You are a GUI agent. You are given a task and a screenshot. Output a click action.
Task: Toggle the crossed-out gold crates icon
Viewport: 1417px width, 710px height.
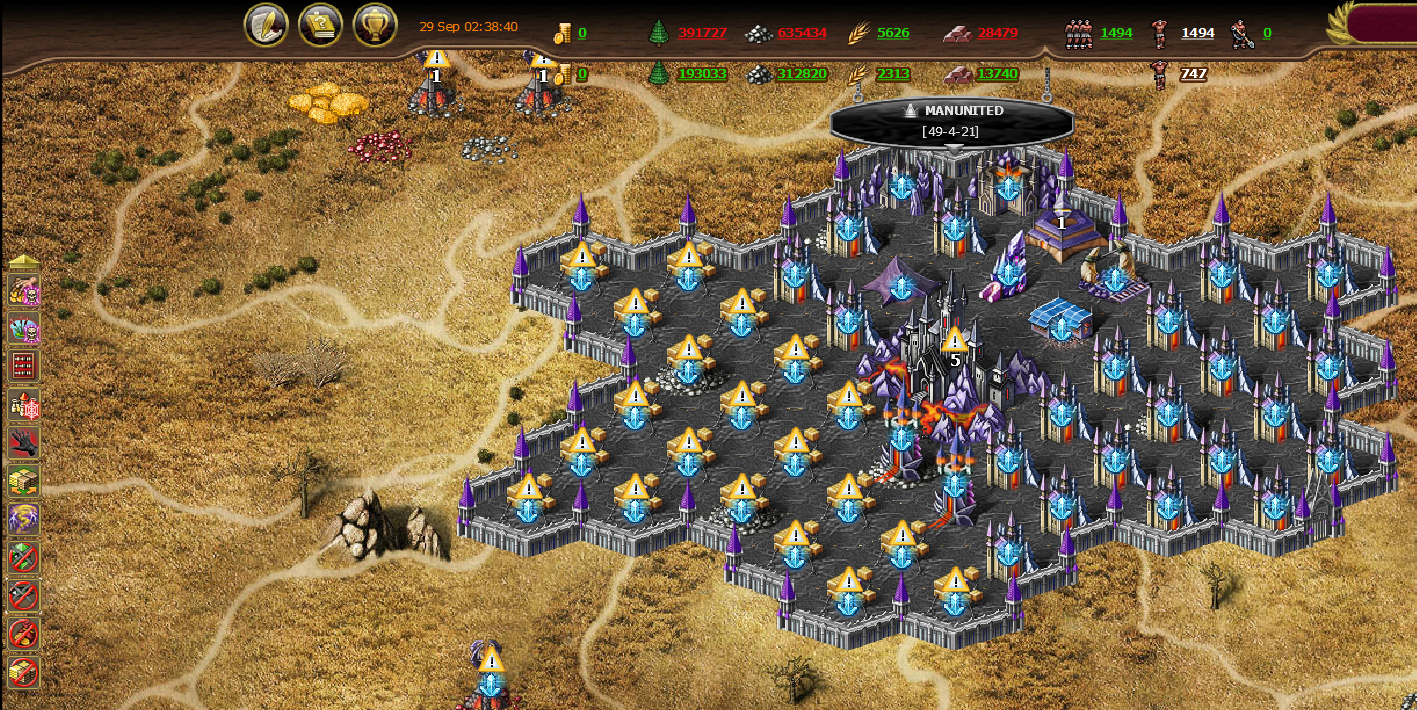click(23, 671)
